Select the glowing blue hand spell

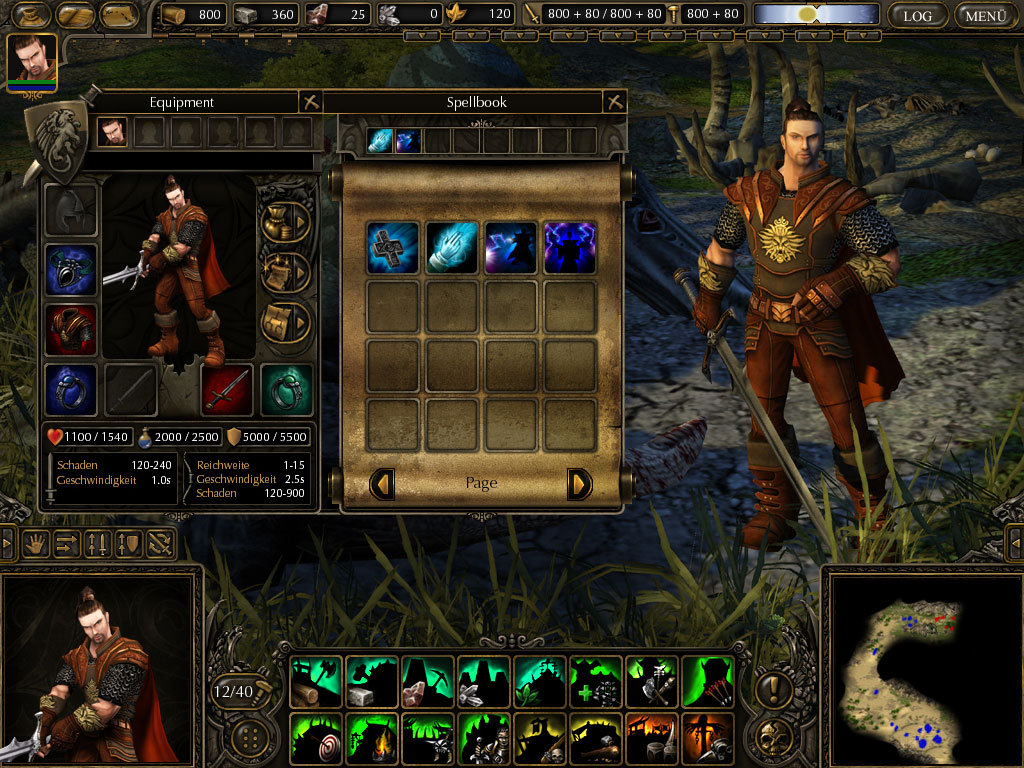click(451, 248)
